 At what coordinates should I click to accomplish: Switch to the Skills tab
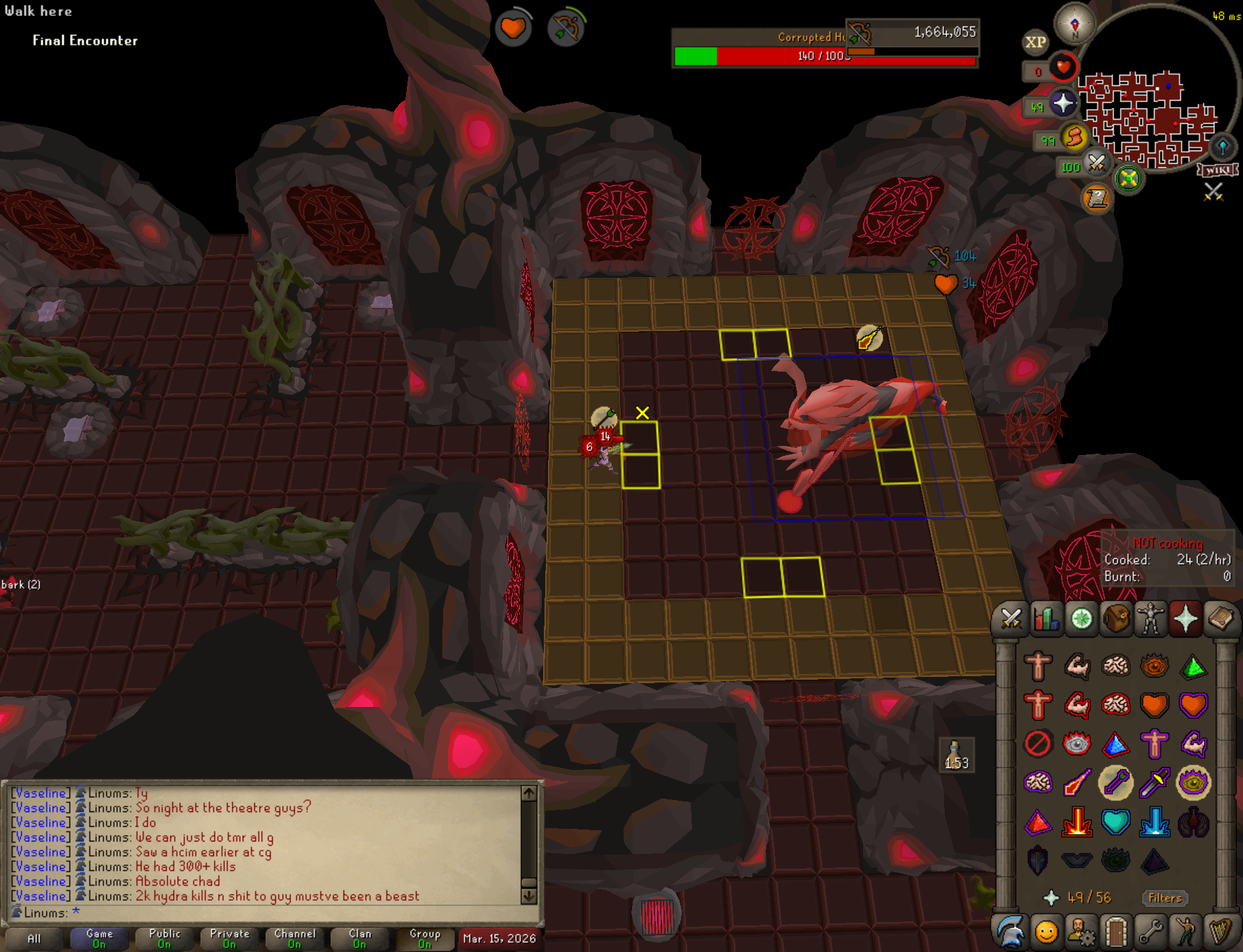pyautogui.click(x=1046, y=619)
